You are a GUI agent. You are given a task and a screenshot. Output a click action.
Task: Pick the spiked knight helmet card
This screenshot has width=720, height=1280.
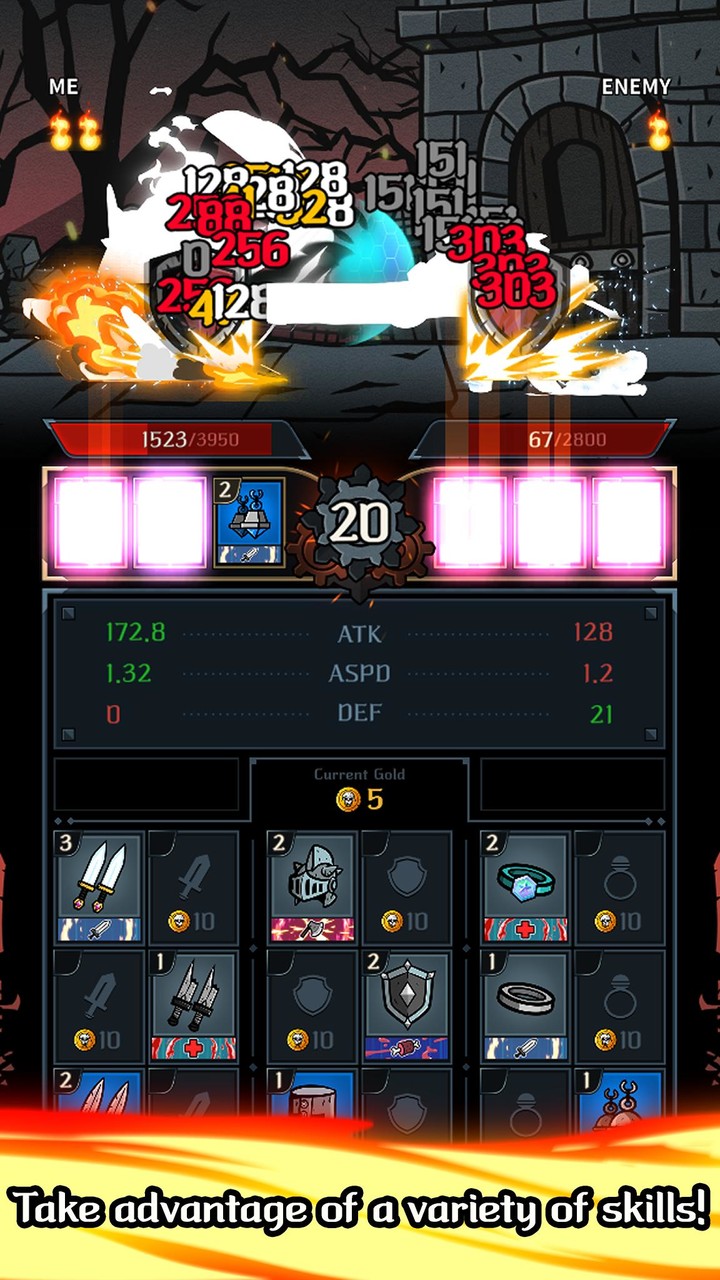[x=312, y=886]
